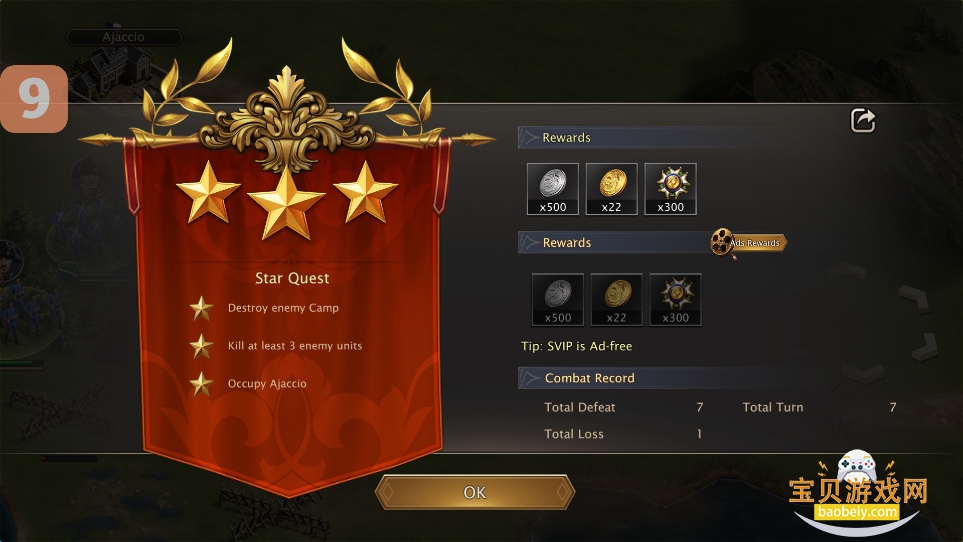
Task: Share the victory using the share icon
Action: (863, 121)
